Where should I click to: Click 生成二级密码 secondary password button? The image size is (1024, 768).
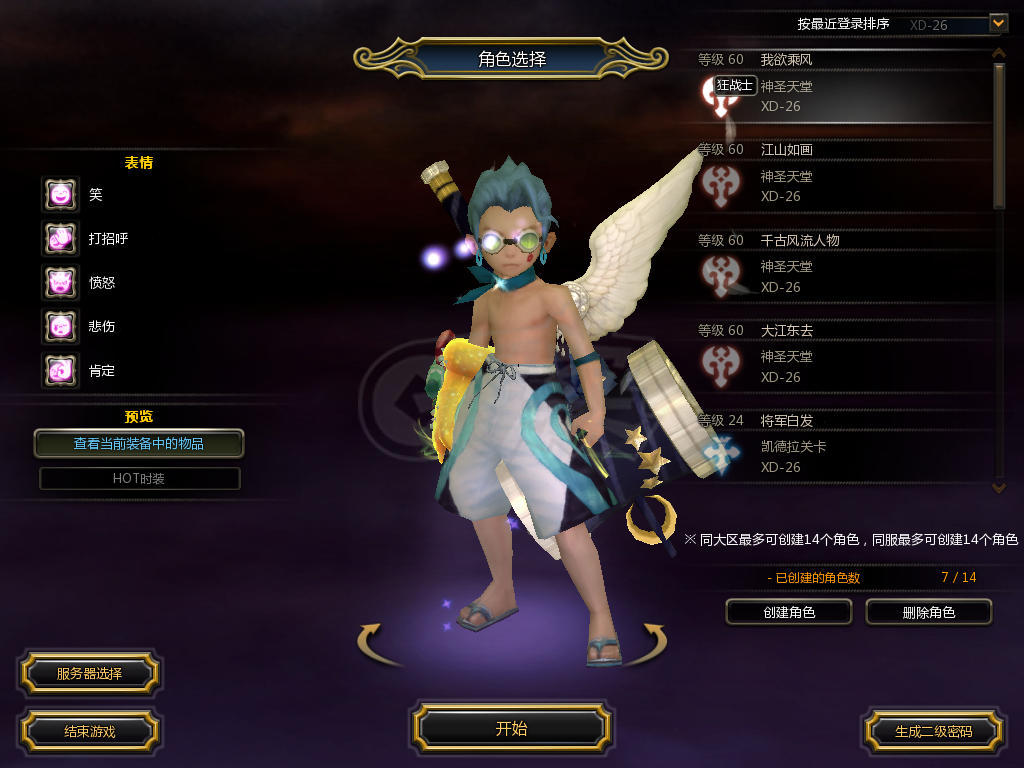933,731
